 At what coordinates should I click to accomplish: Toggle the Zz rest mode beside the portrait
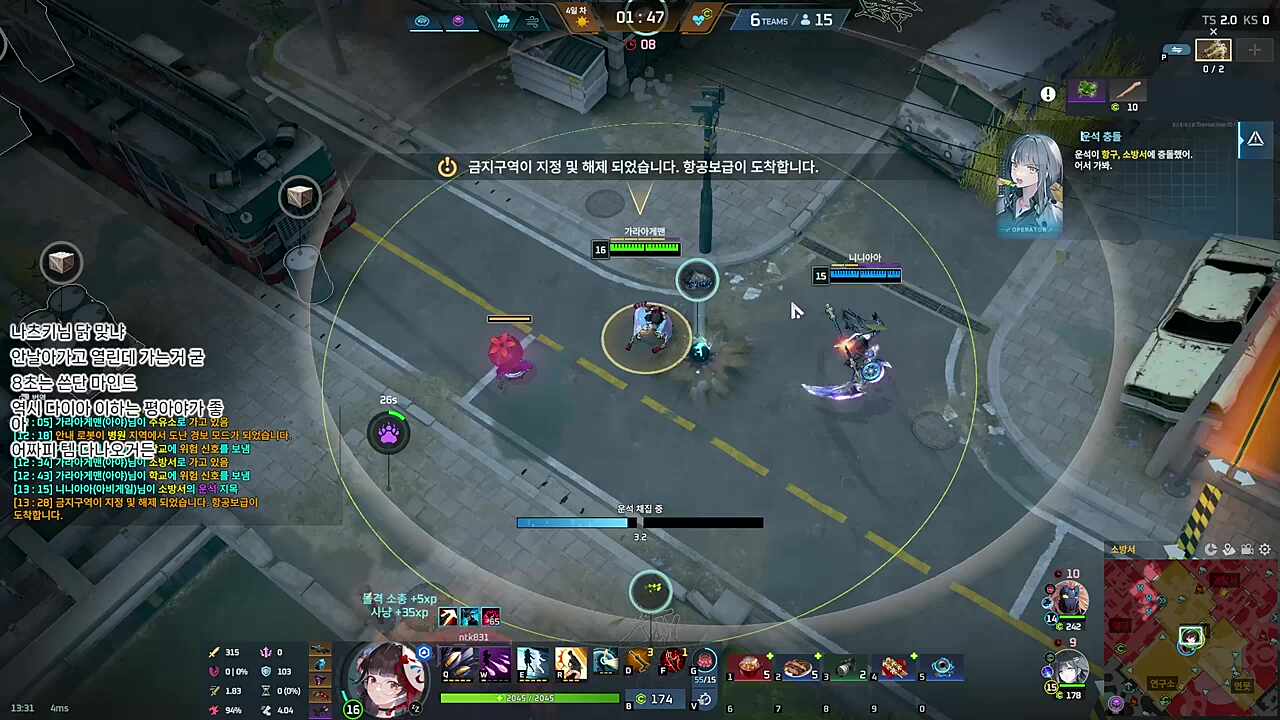pos(415,708)
